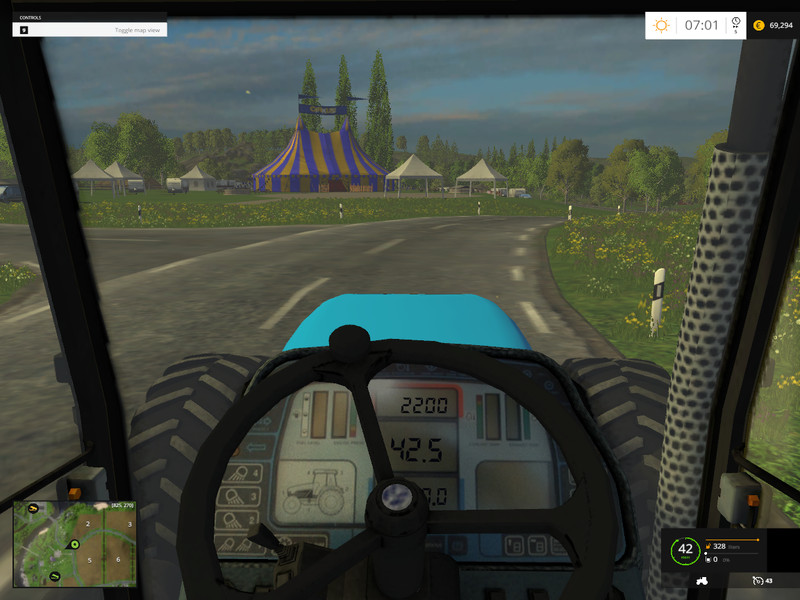Click the clock time-scale icon
The width and height of the screenshot is (800, 600).
coord(736,22)
